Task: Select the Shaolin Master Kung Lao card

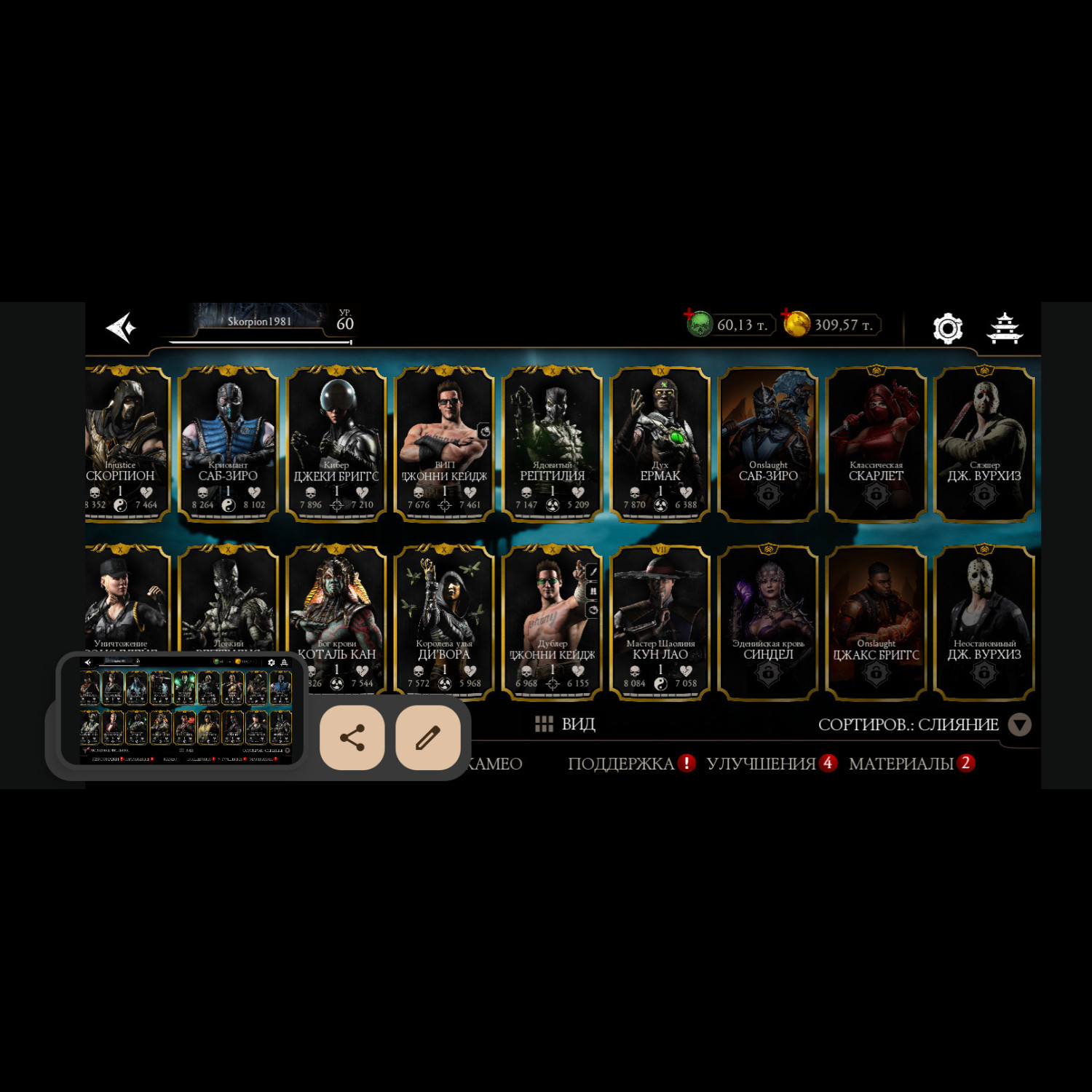Action: 660,622
